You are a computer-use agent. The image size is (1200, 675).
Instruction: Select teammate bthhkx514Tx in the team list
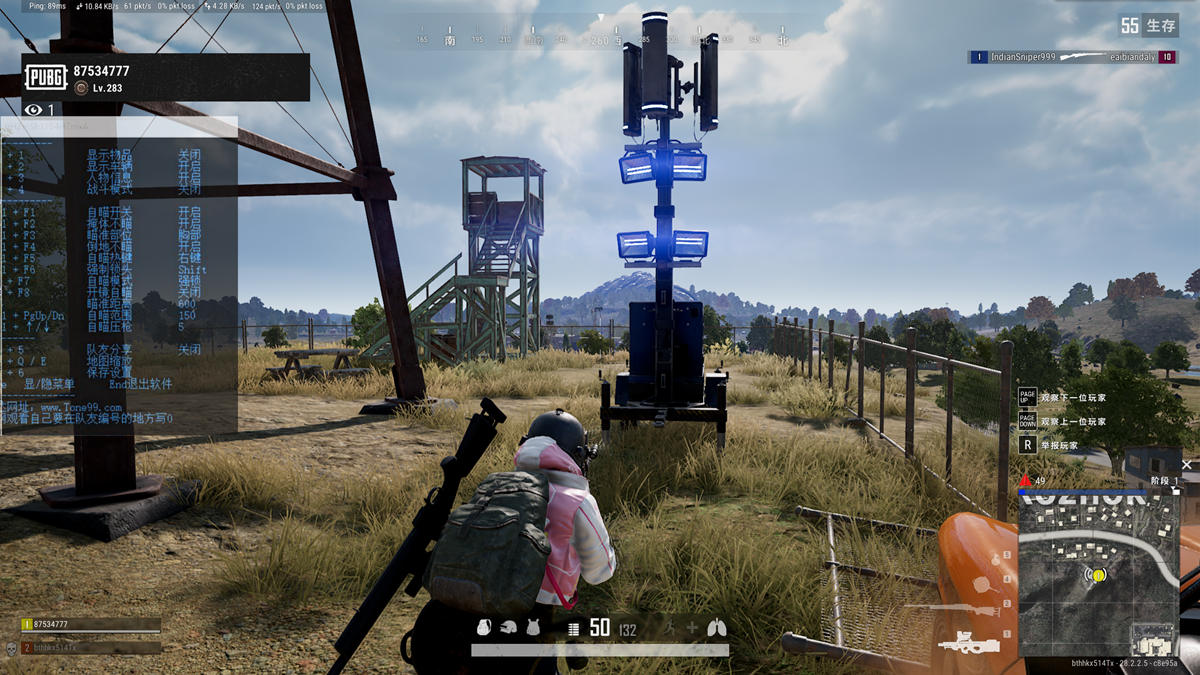tap(91, 647)
